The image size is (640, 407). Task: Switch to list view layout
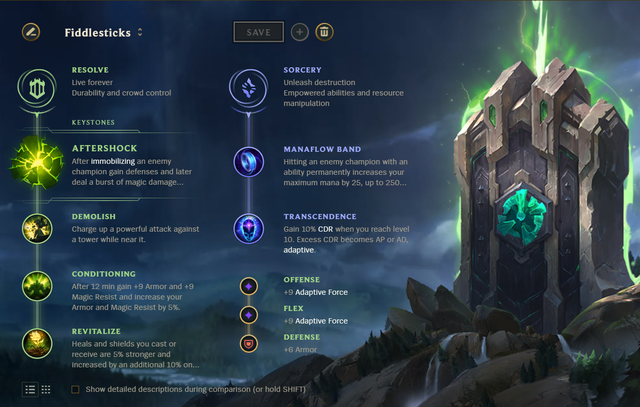pyautogui.click(x=29, y=388)
